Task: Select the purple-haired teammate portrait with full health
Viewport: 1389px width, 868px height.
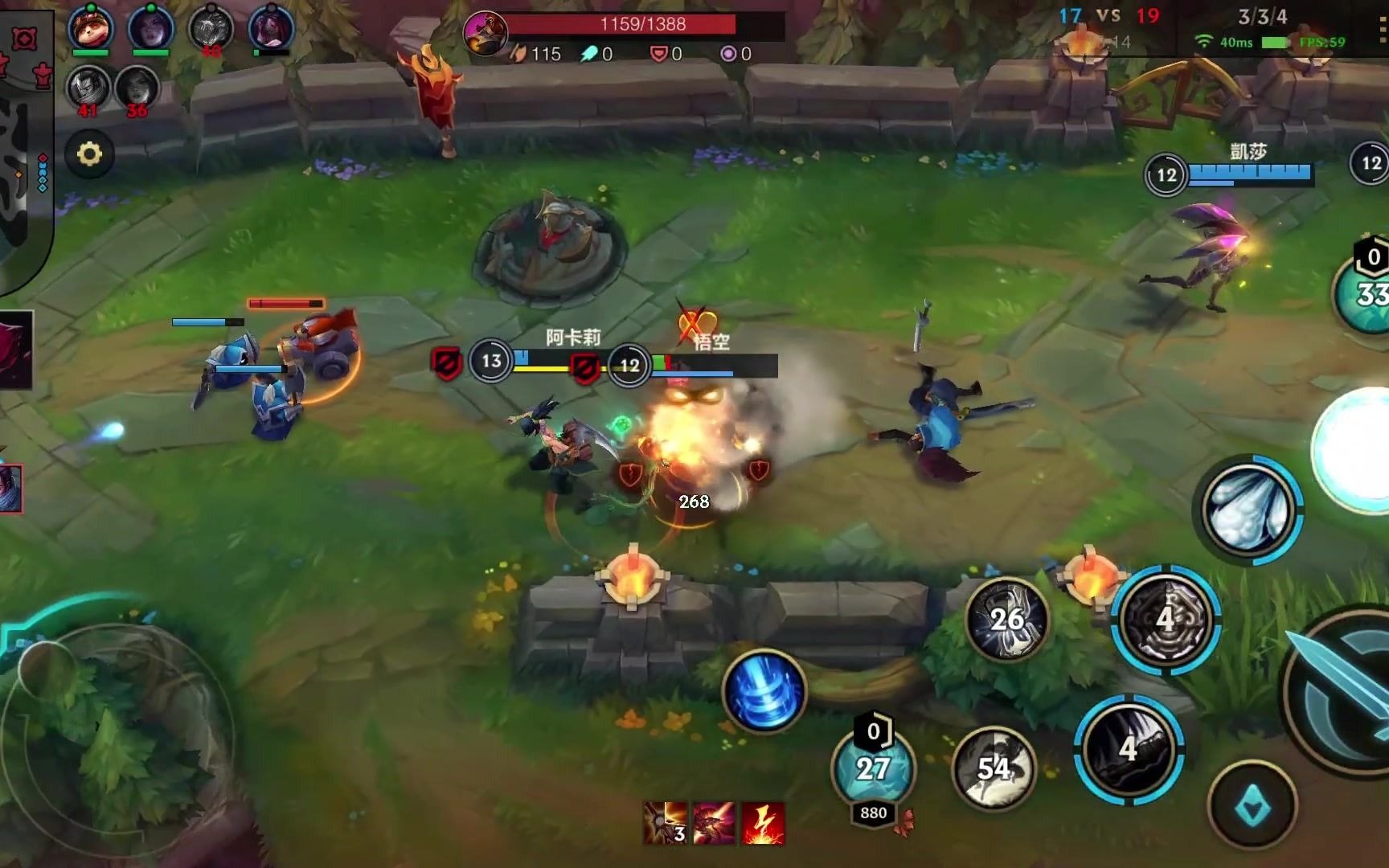Action: coord(150,28)
